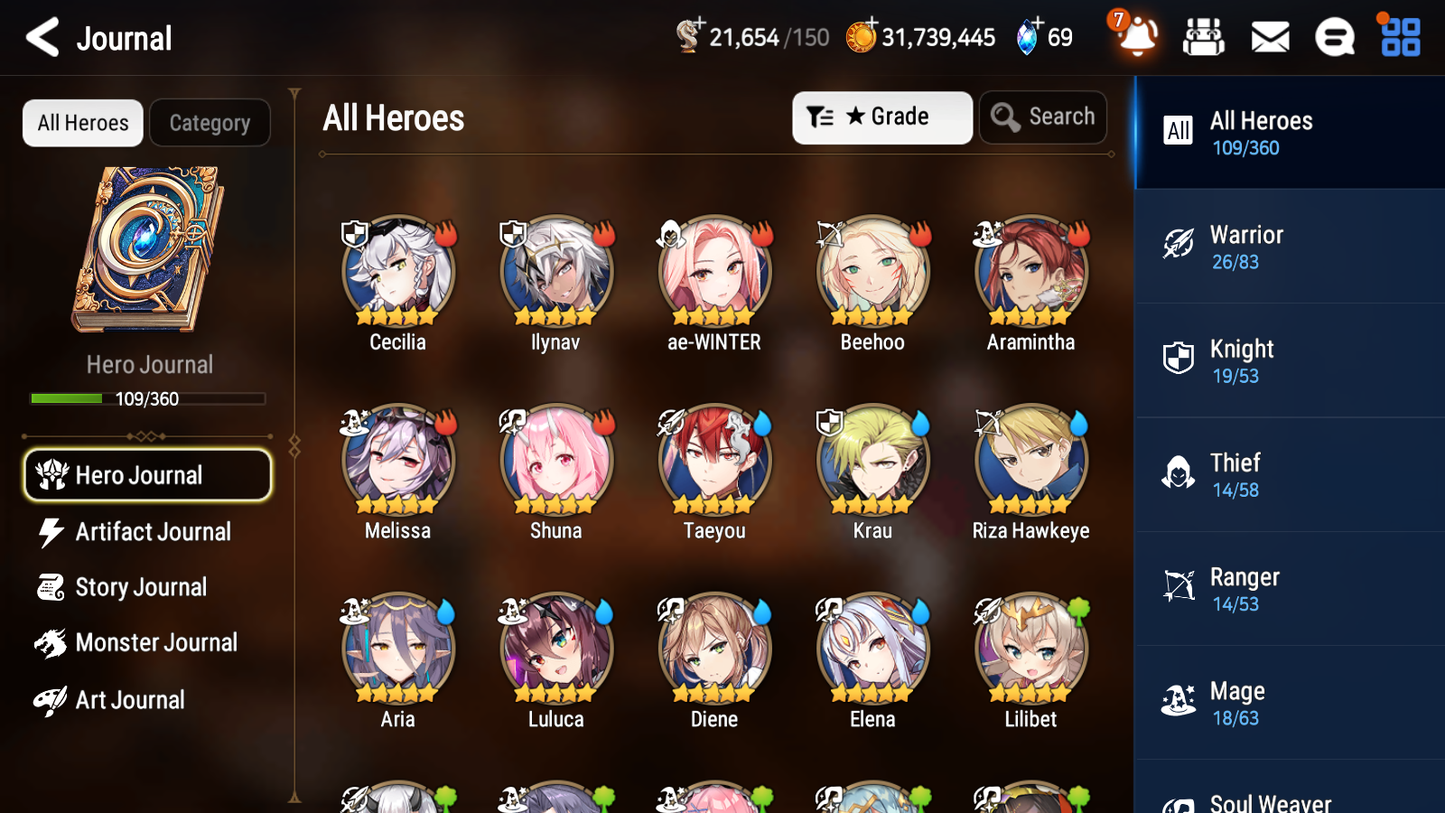Open the Grade sort dropdown
Image resolution: width=1445 pixels, height=813 pixels.
pos(881,117)
